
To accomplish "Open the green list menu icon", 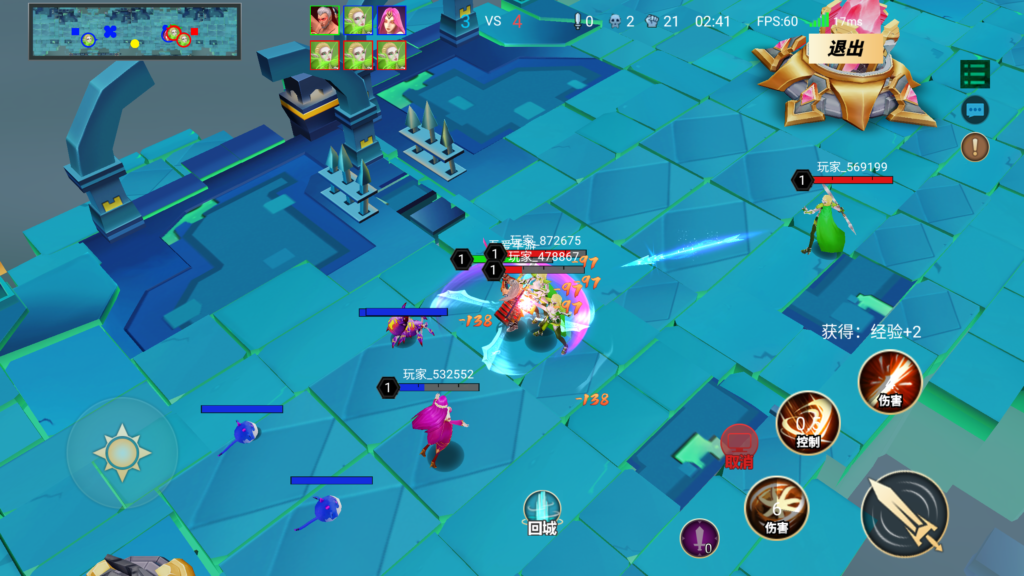I will click(x=975, y=74).
